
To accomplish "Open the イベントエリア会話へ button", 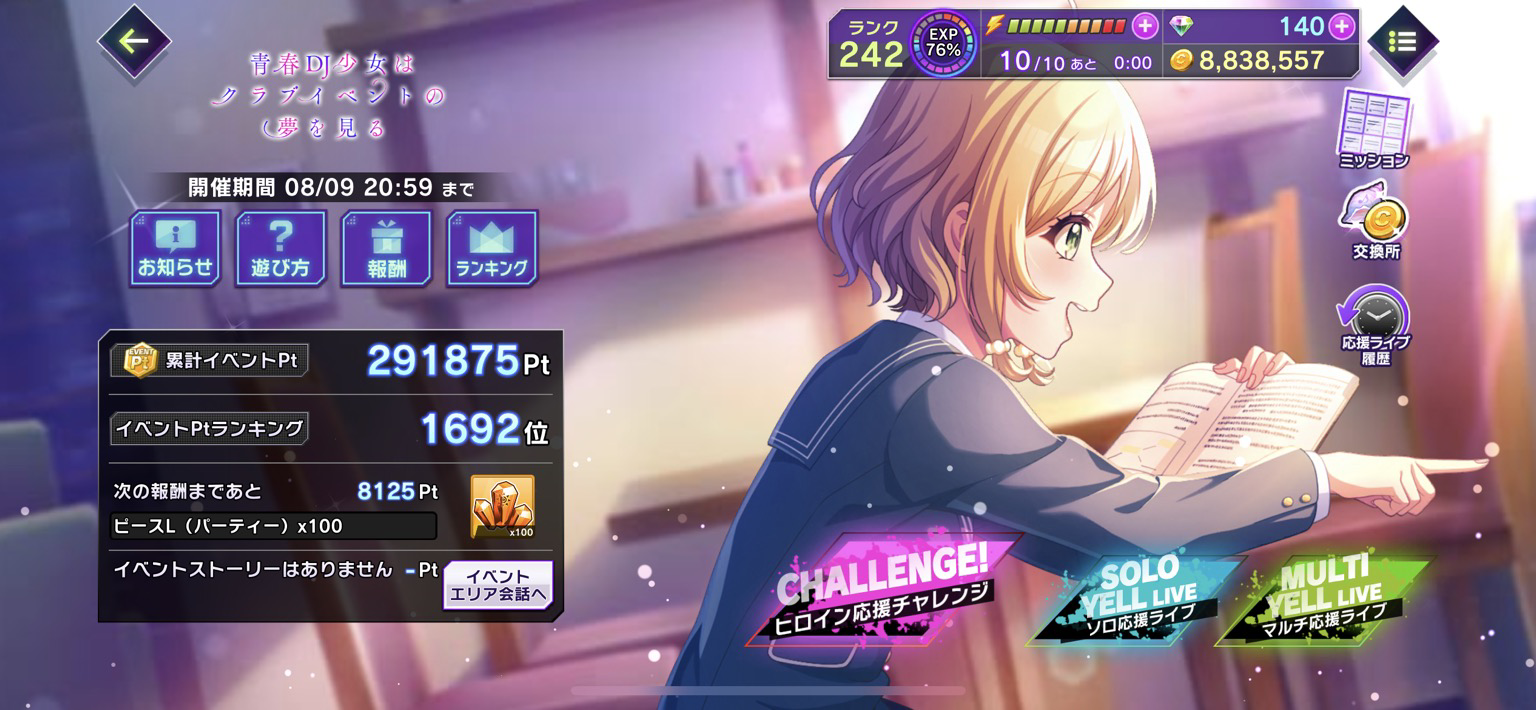I will coord(497,585).
